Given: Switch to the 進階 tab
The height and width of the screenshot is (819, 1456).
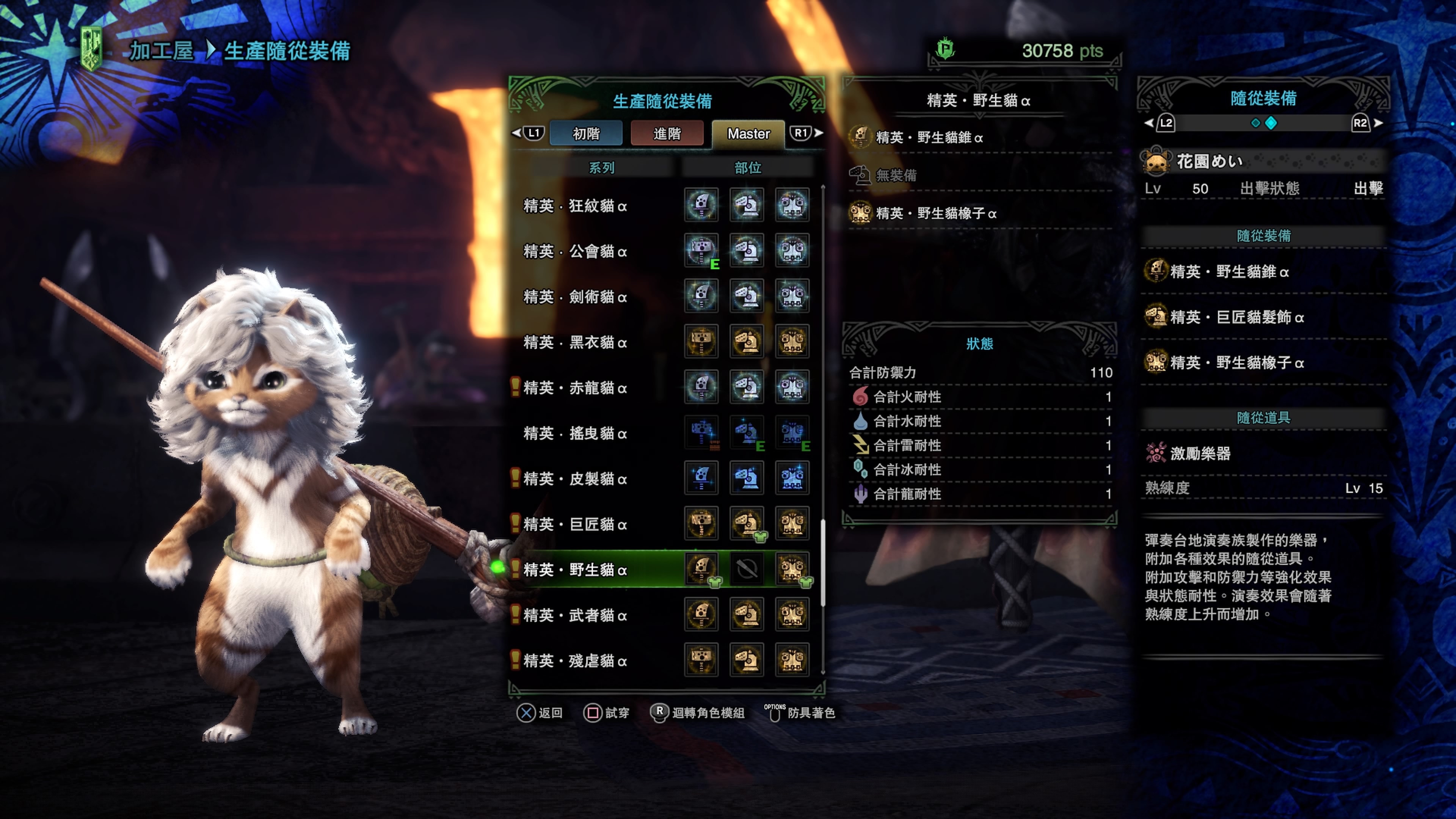Looking at the screenshot, I should click(x=667, y=134).
